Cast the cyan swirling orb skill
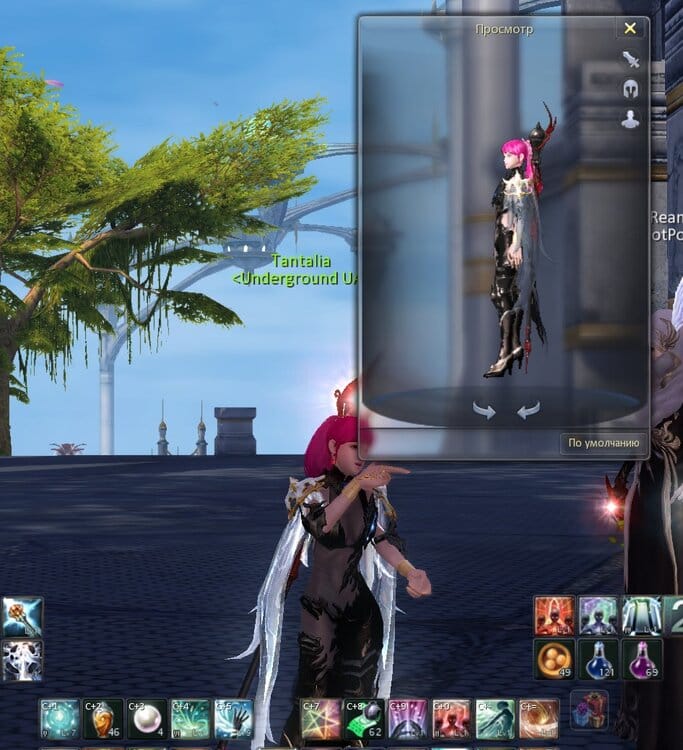This screenshot has width=683, height=750. [x=59, y=719]
